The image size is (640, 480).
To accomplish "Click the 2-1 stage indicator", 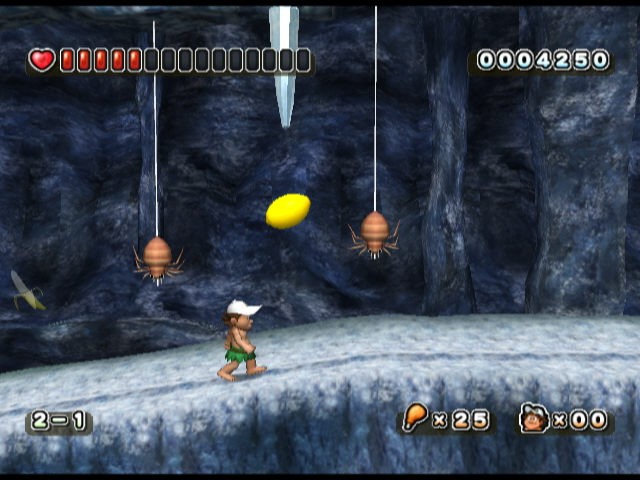I will click(x=59, y=421).
